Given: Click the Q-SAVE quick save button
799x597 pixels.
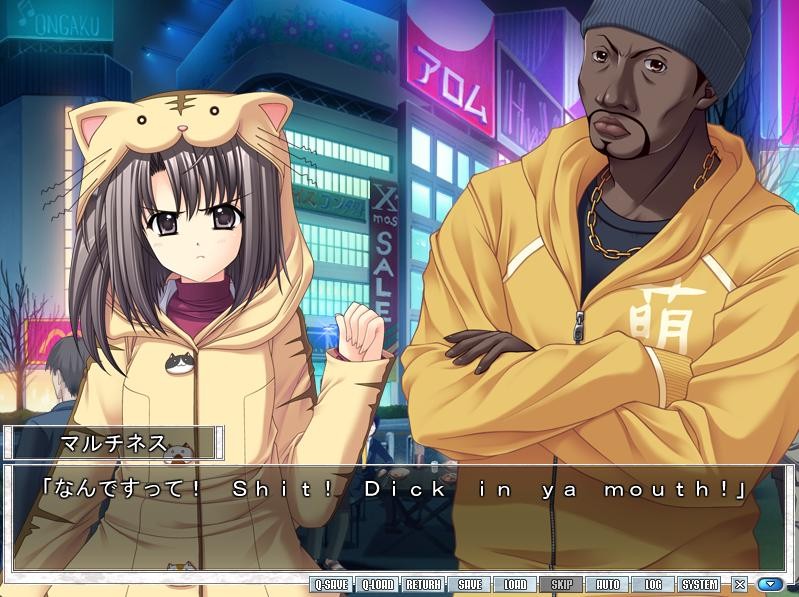Looking at the screenshot, I should click(x=331, y=584).
